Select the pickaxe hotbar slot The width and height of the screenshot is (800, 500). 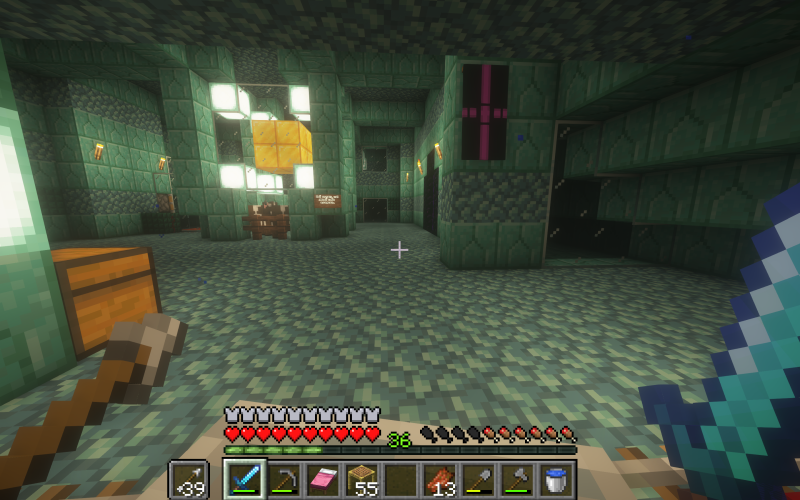284,481
